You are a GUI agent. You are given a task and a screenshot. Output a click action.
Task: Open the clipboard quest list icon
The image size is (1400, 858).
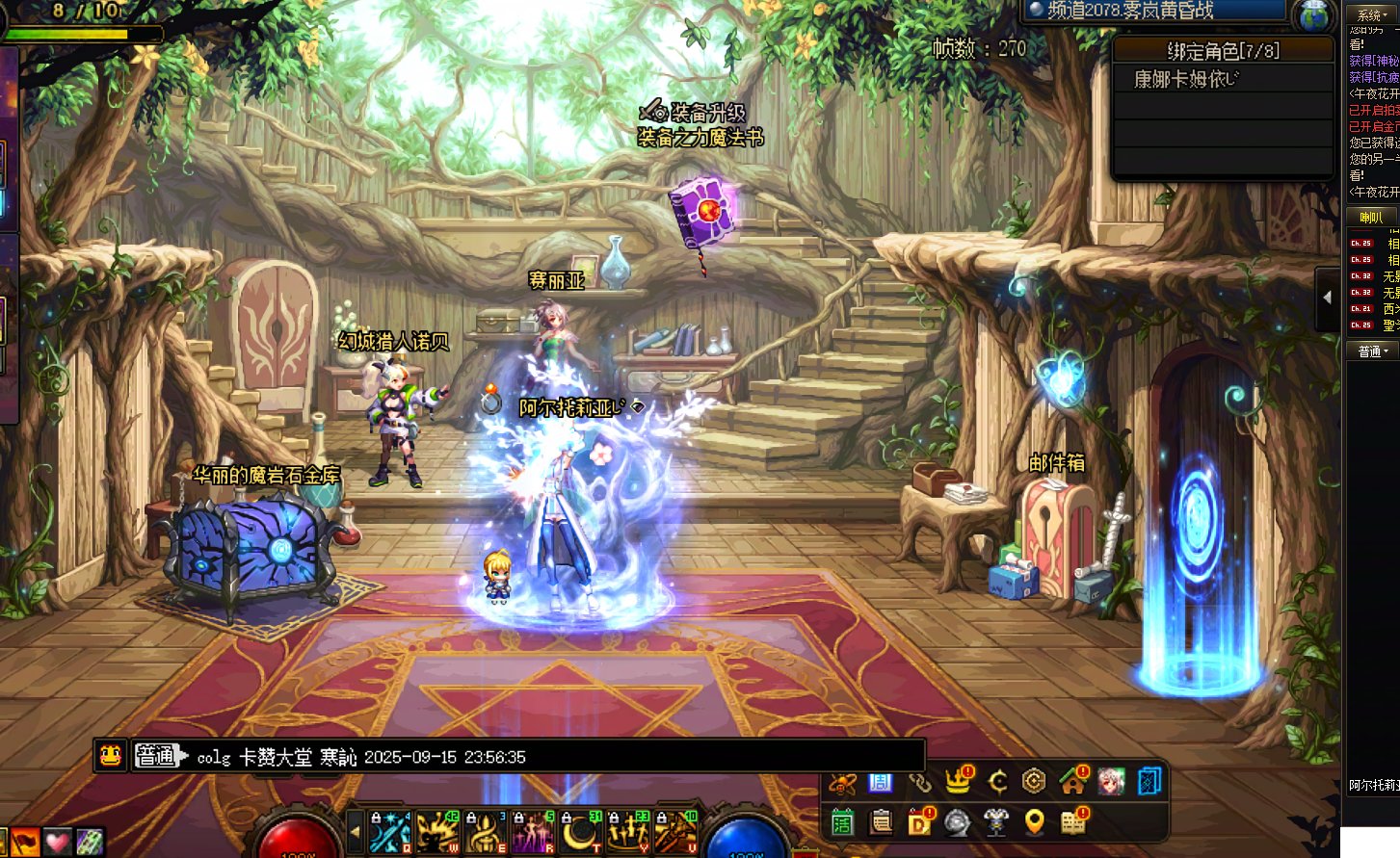pos(881,822)
